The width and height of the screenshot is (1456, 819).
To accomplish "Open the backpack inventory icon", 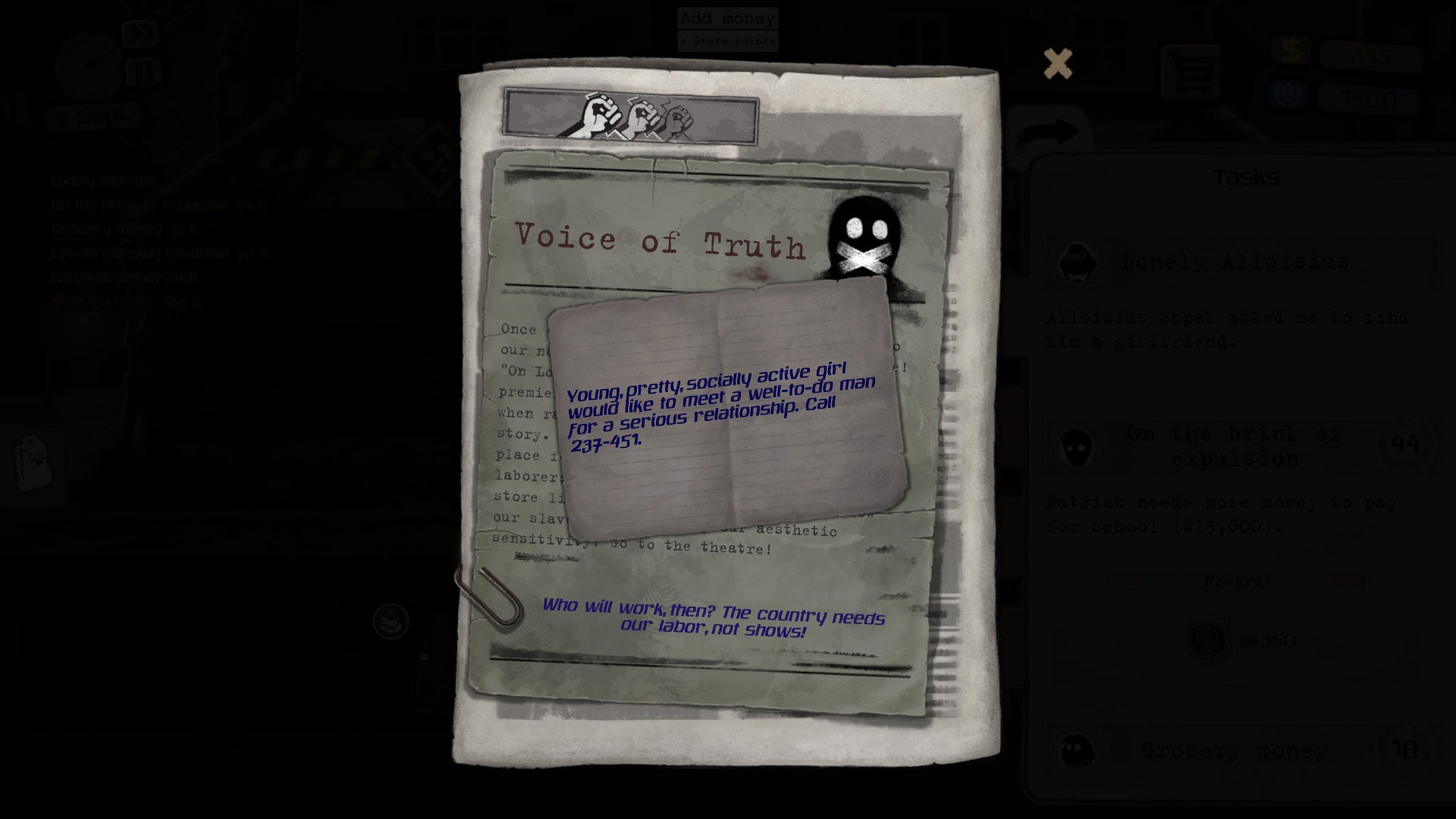I will pyautogui.click(x=32, y=463).
